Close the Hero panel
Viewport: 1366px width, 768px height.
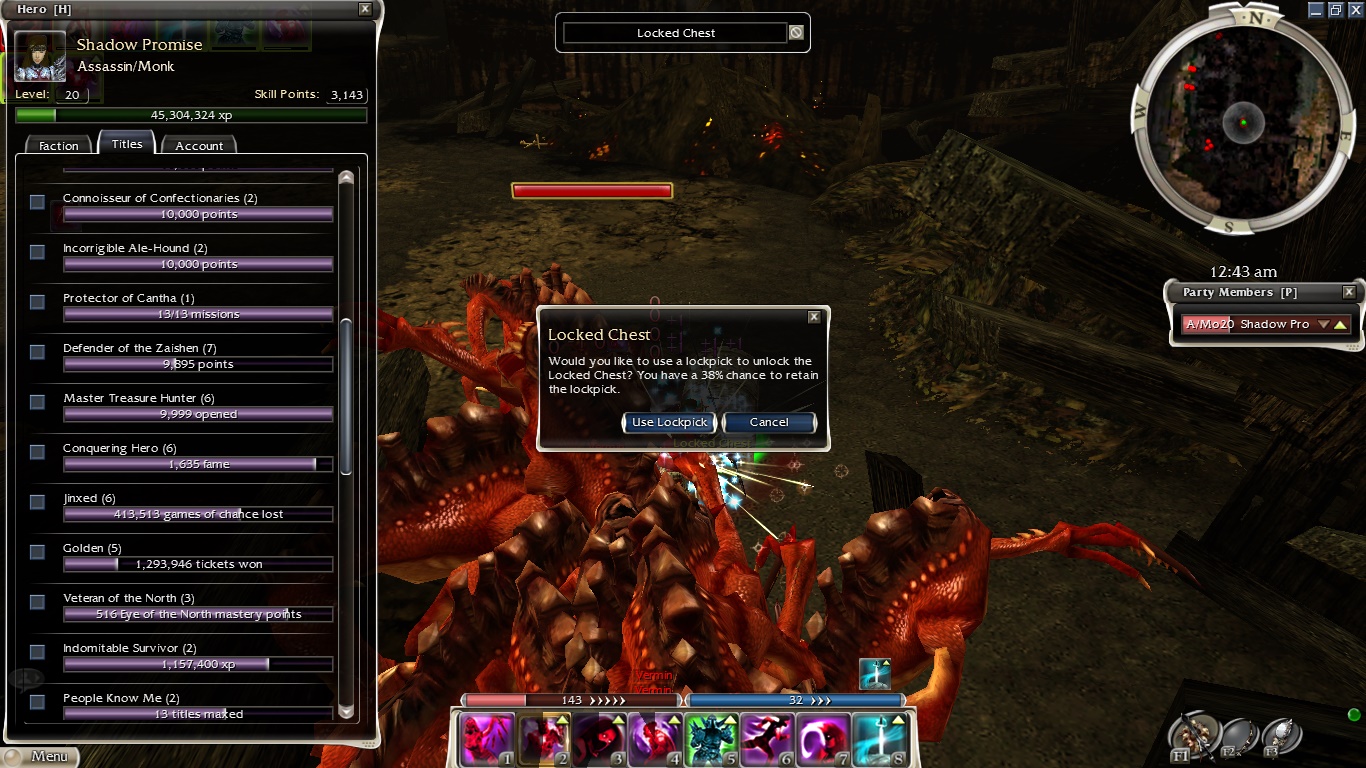click(365, 9)
